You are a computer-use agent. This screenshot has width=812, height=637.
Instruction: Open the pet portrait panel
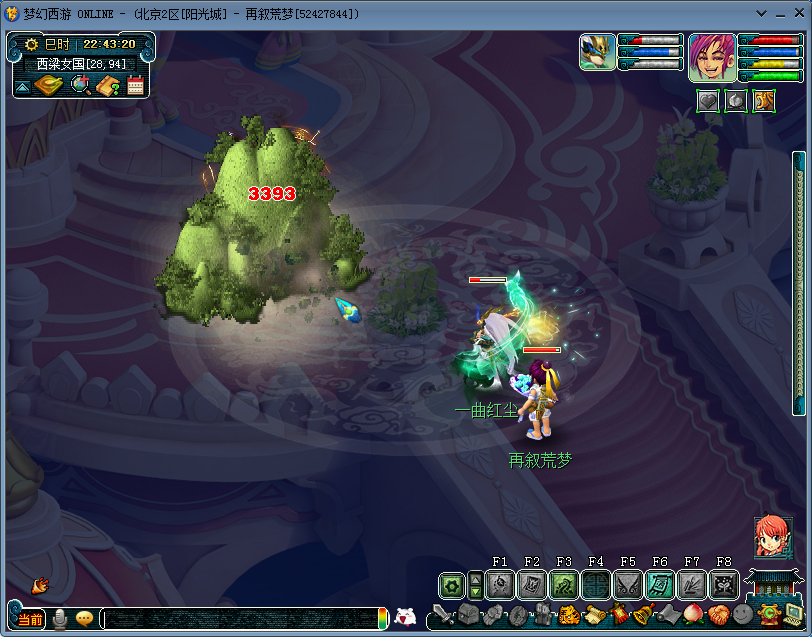tap(598, 52)
